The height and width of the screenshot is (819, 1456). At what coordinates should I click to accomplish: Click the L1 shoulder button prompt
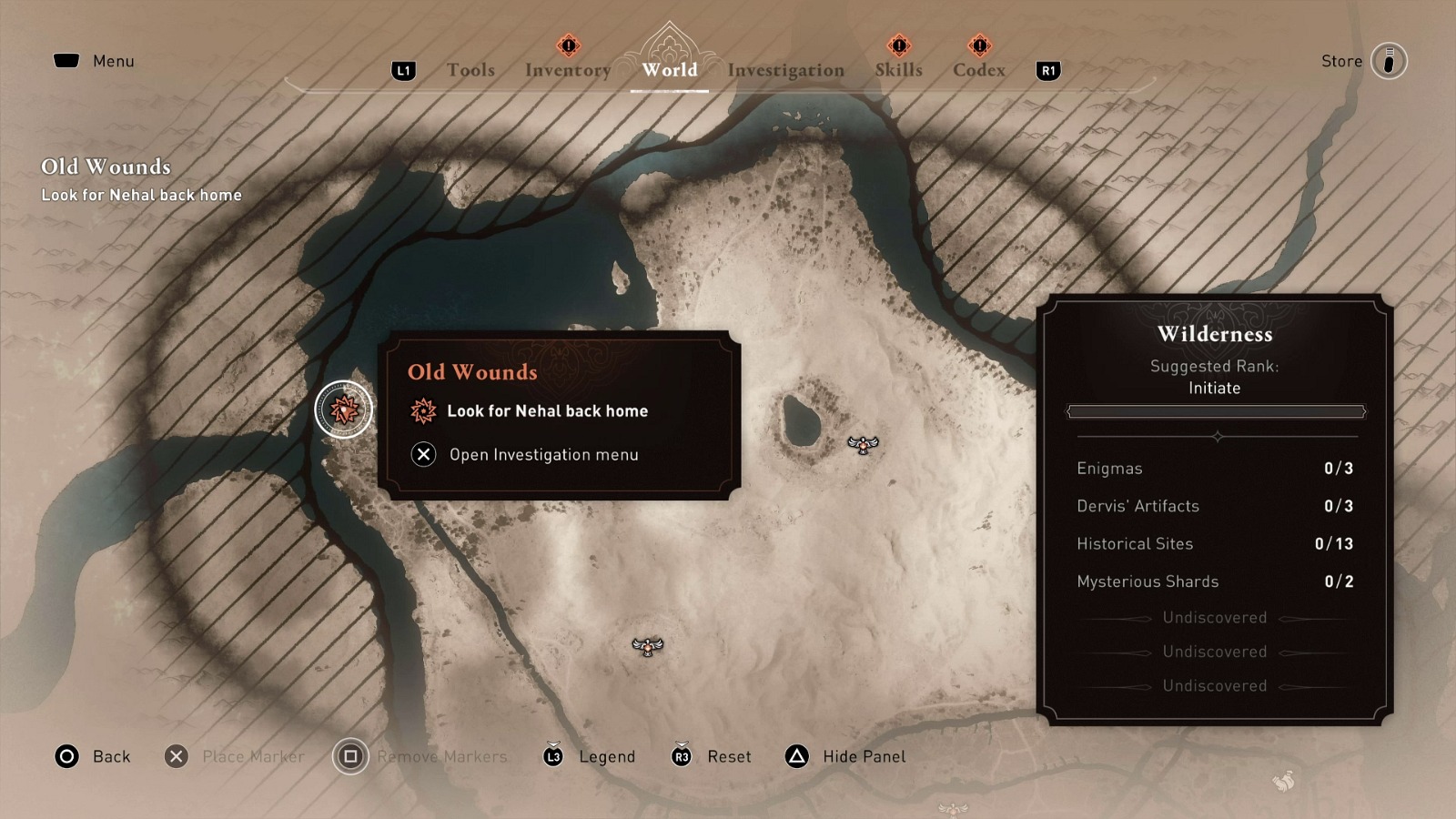(403, 69)
